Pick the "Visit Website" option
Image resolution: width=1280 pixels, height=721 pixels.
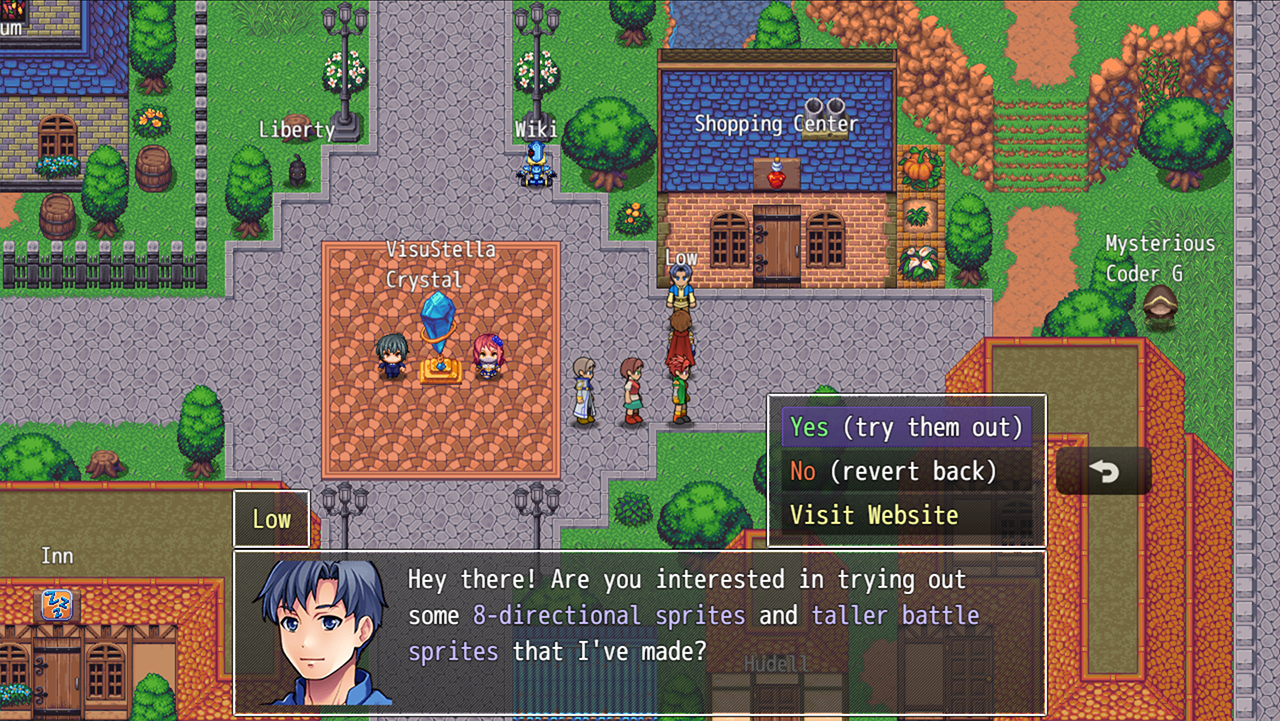(x=906, y=515)
